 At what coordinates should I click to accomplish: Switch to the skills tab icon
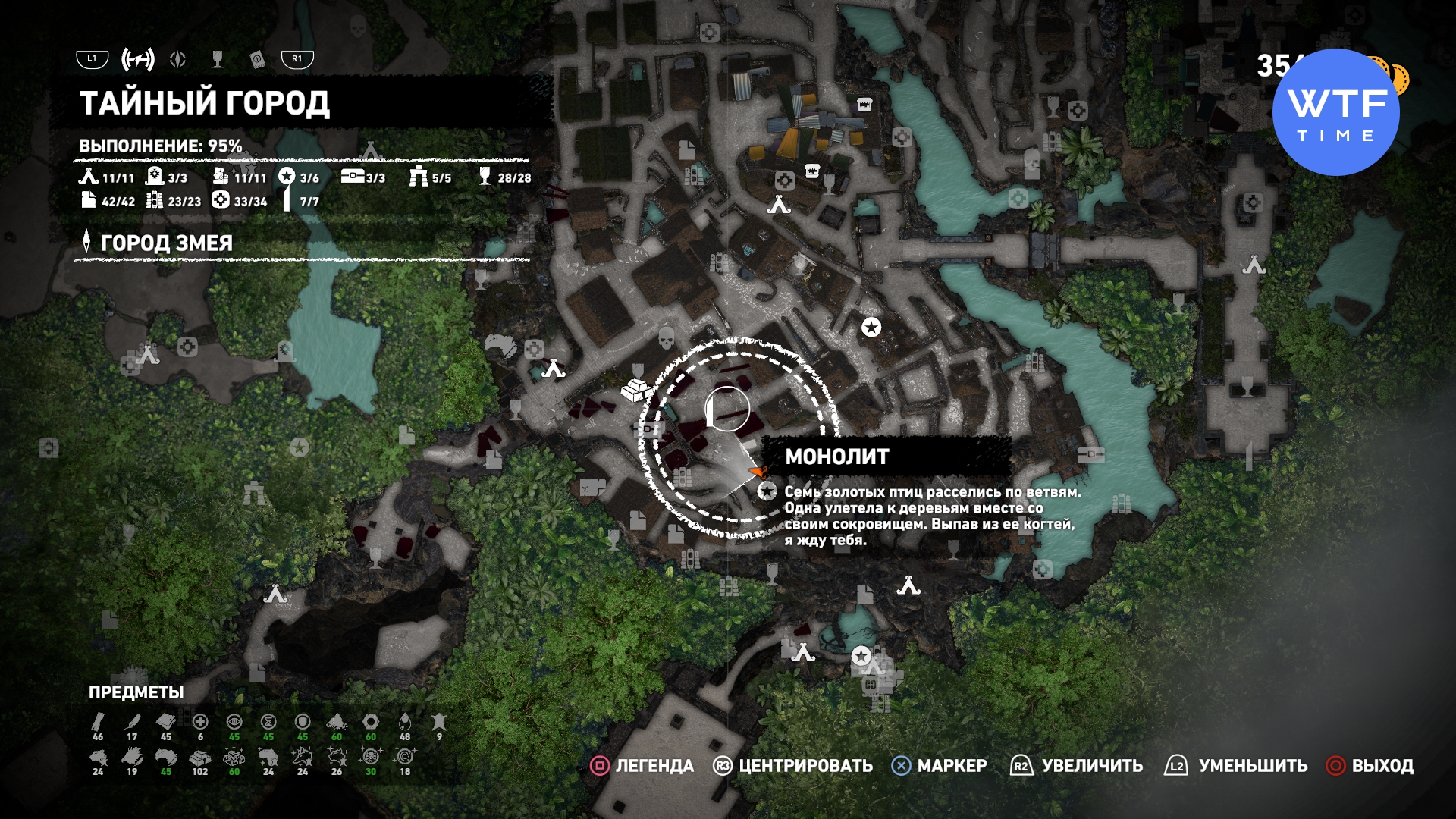coord(178,59)
